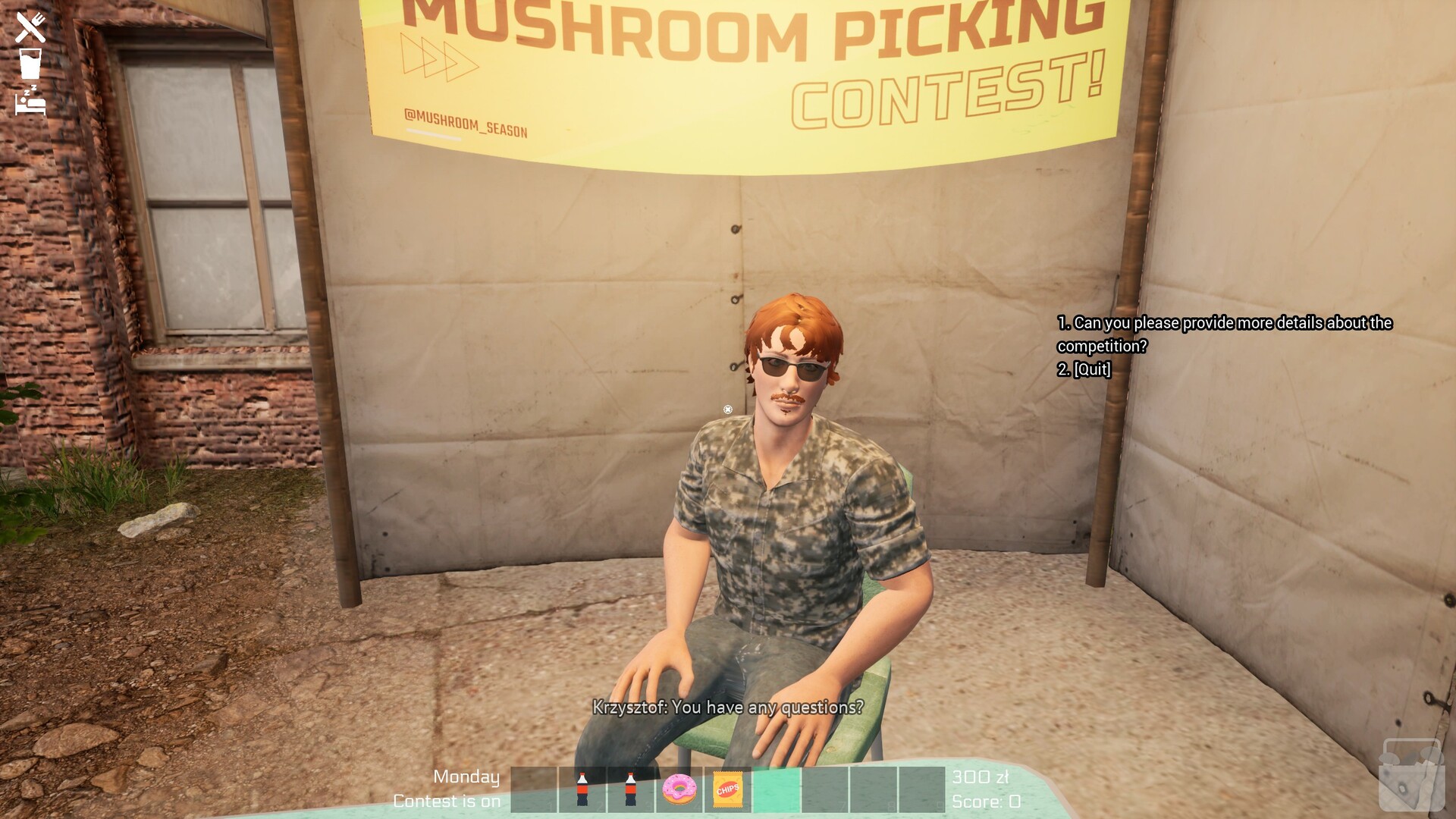Viewport: 1456px width, 819px height.
Task: Click the crosshair reticle on Krzysztof
Action: tap(727, 409)
